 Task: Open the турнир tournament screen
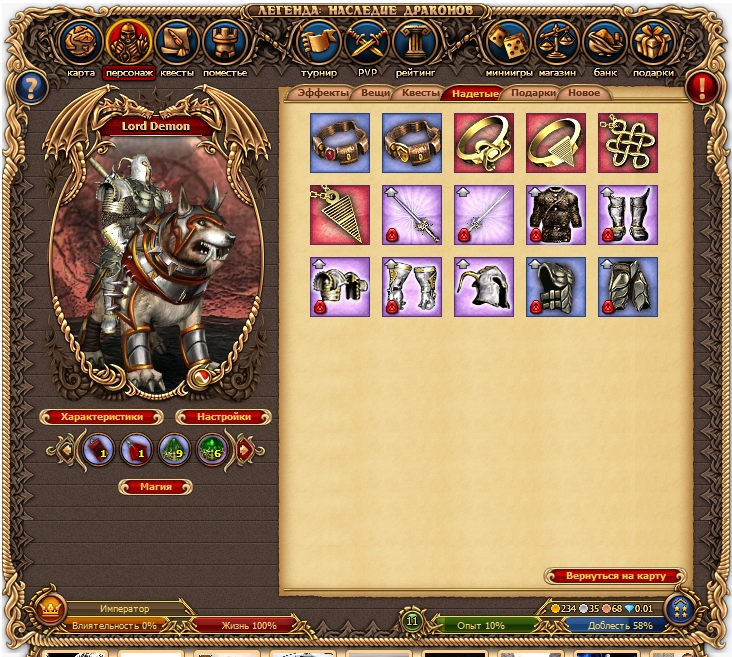(x=319, y=44)
